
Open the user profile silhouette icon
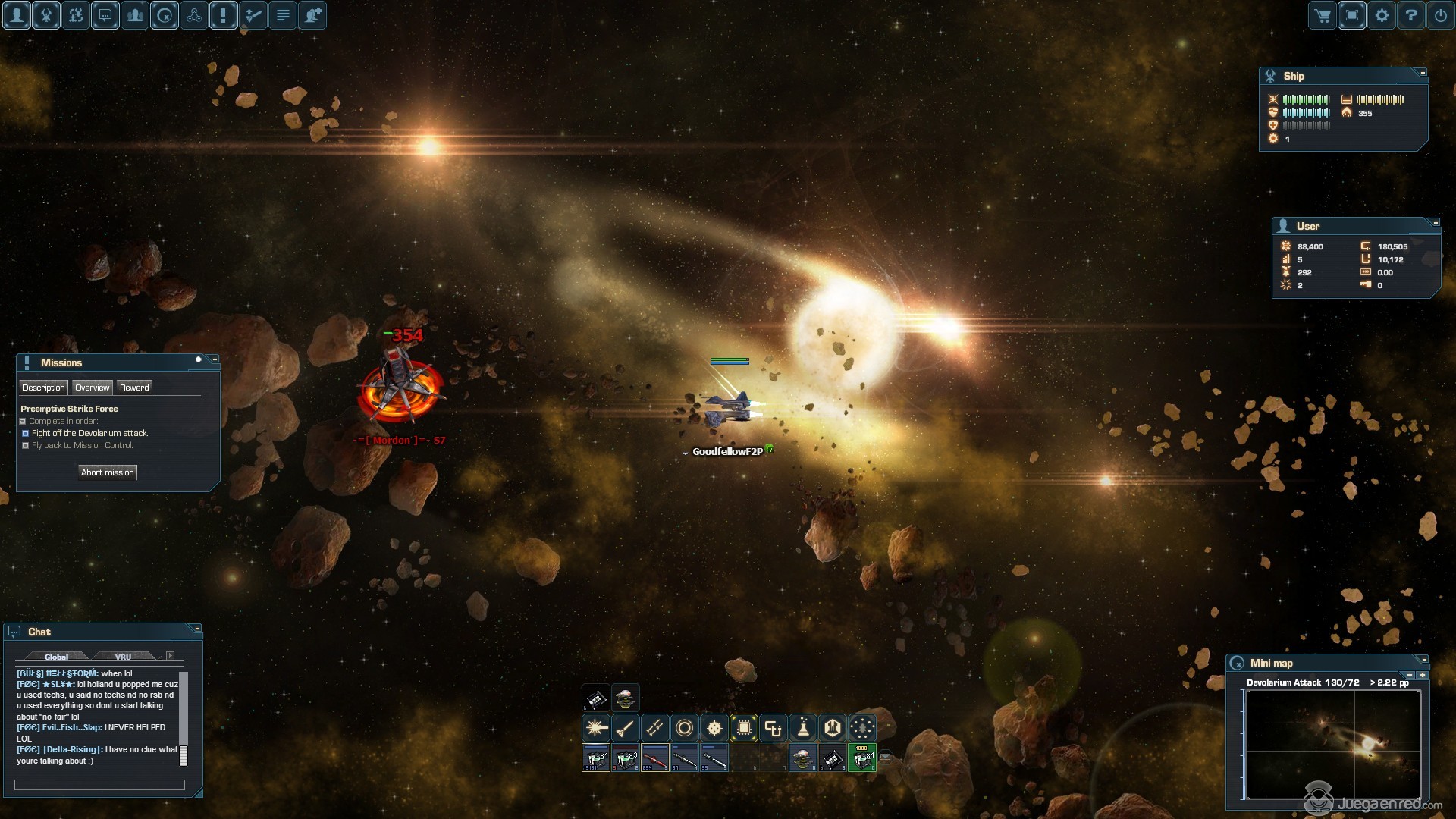tap(17, 15)
